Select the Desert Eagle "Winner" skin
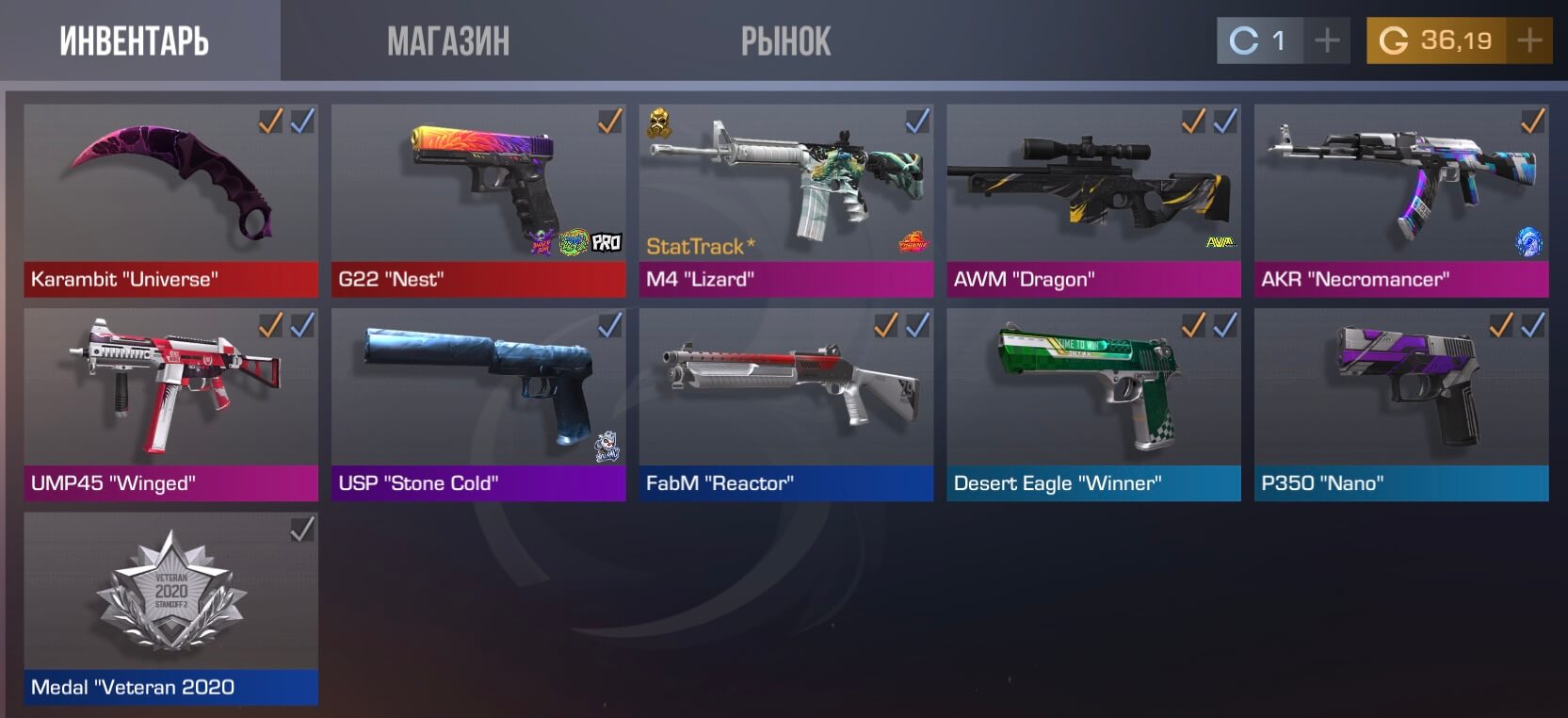The image size is (1568, 718). [1093, 404]
